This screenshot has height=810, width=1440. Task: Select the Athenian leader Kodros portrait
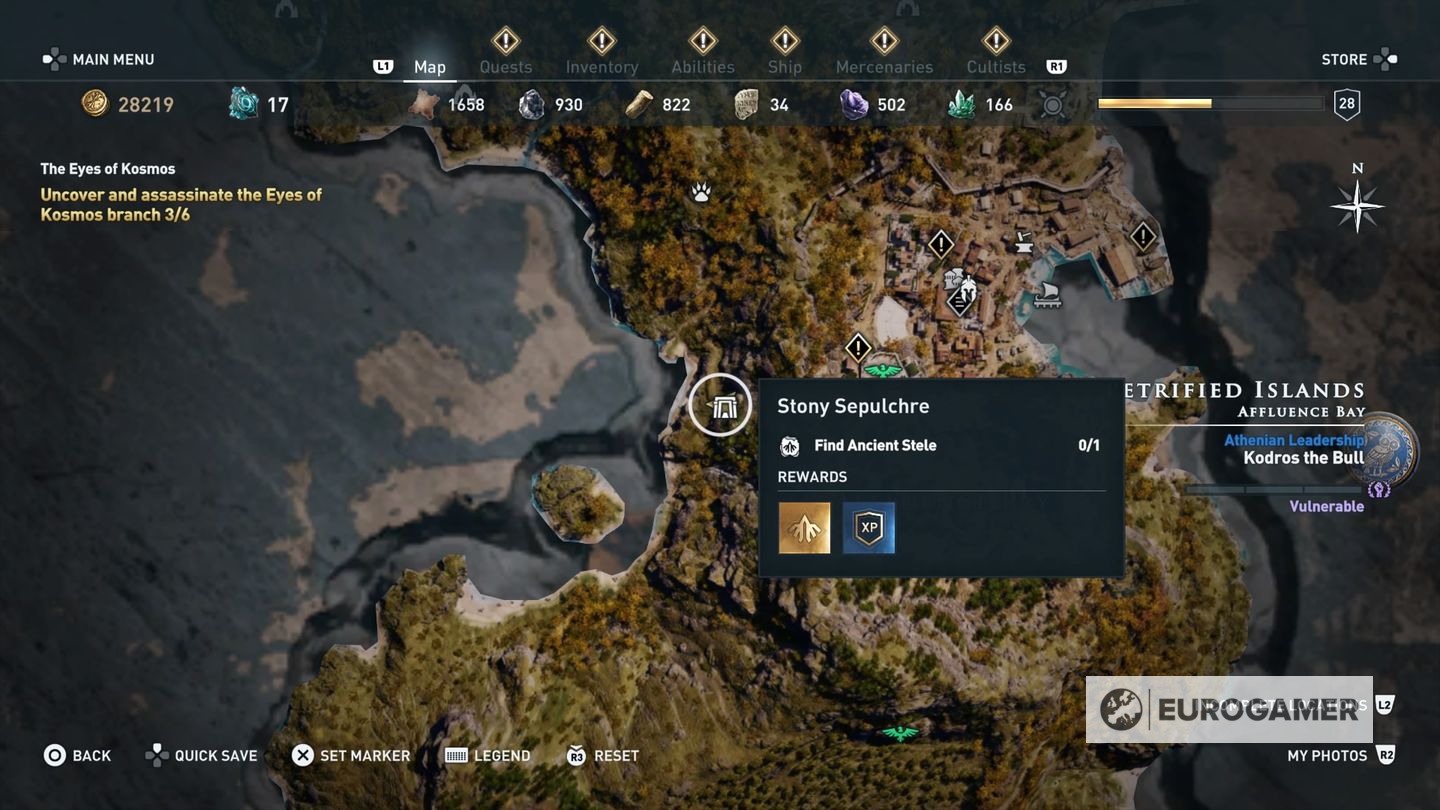pyautogui.click(x=1389, y=451)
